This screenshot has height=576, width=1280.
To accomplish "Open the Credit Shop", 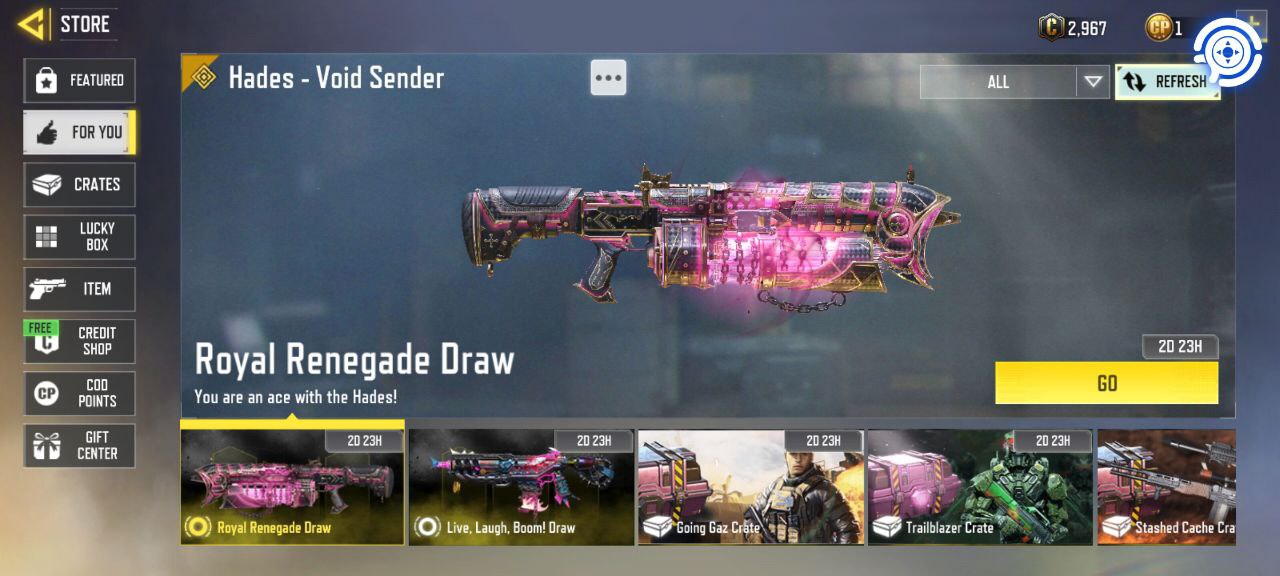I will [x=79, y=341].
